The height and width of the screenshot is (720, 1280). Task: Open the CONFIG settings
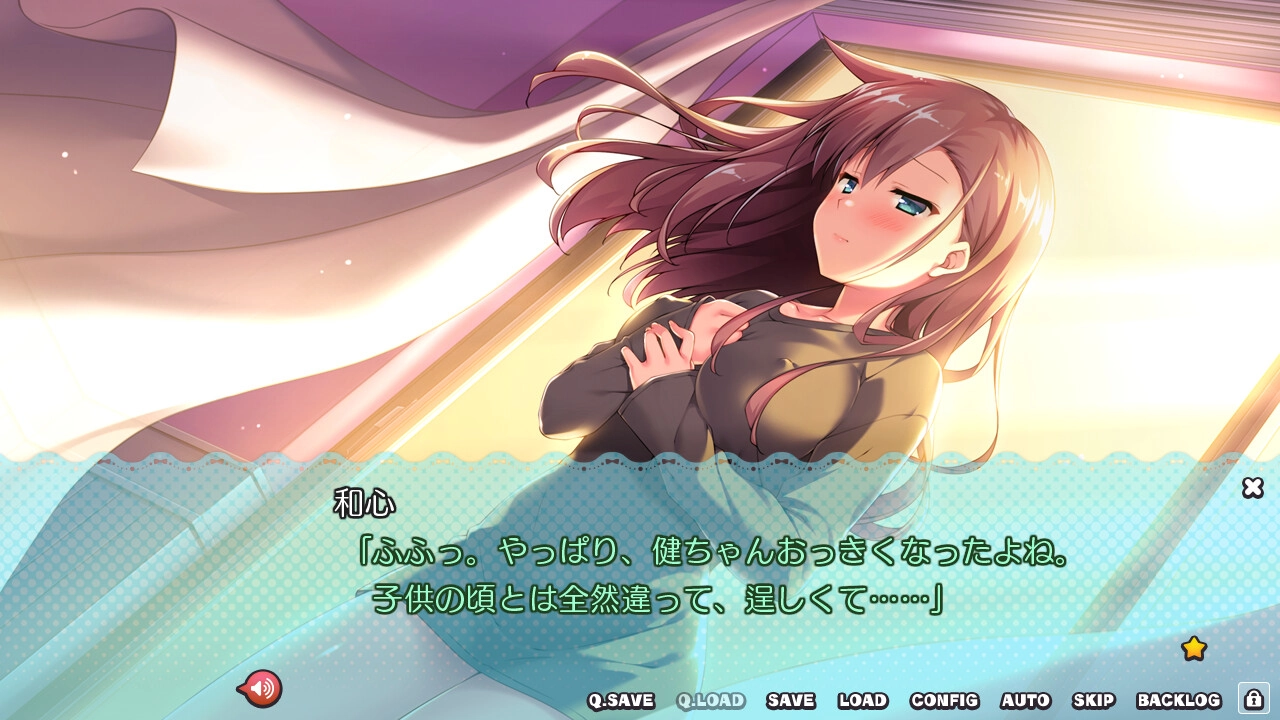pyautogui.click(x=944, y=701)
